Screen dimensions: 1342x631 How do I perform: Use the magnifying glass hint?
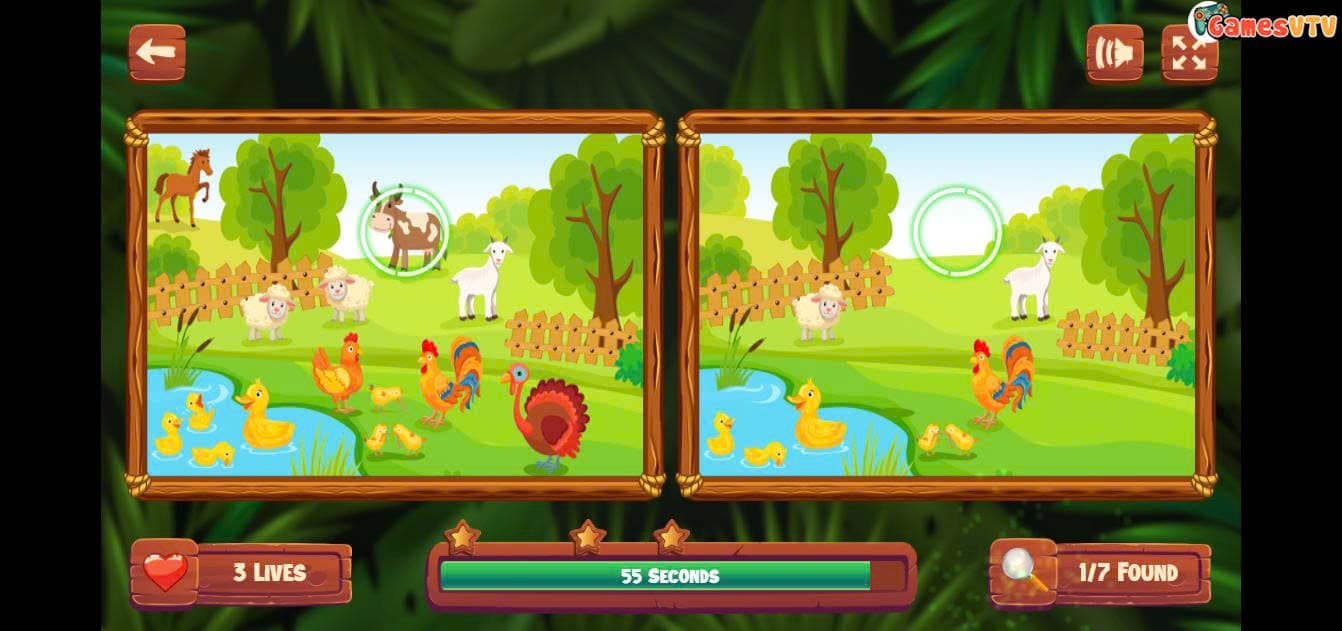tap(1024, 572)
